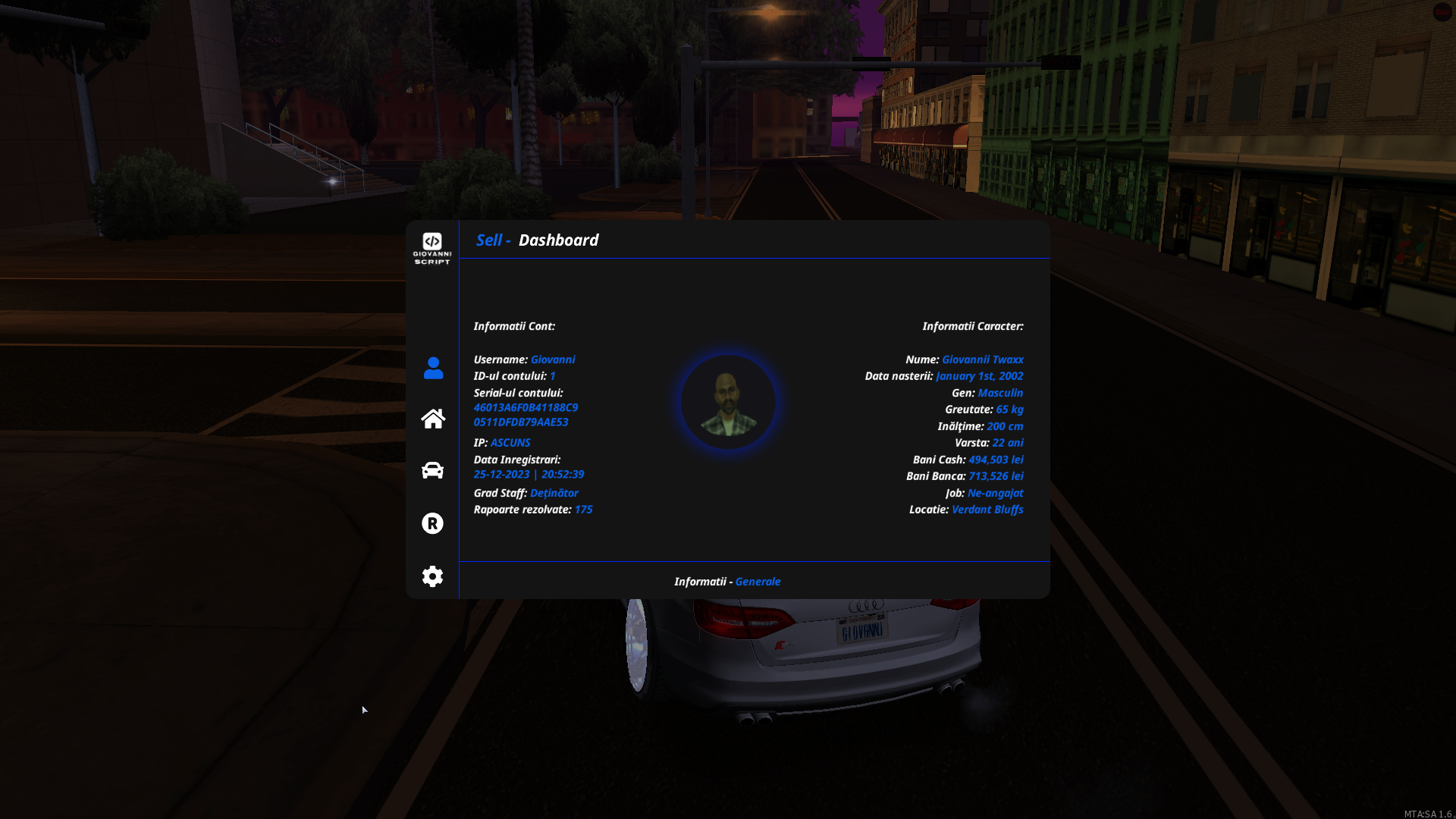Click the Deţinător staff grade
The height and width of the screenshot is (819, 1456).
[554, 493]
